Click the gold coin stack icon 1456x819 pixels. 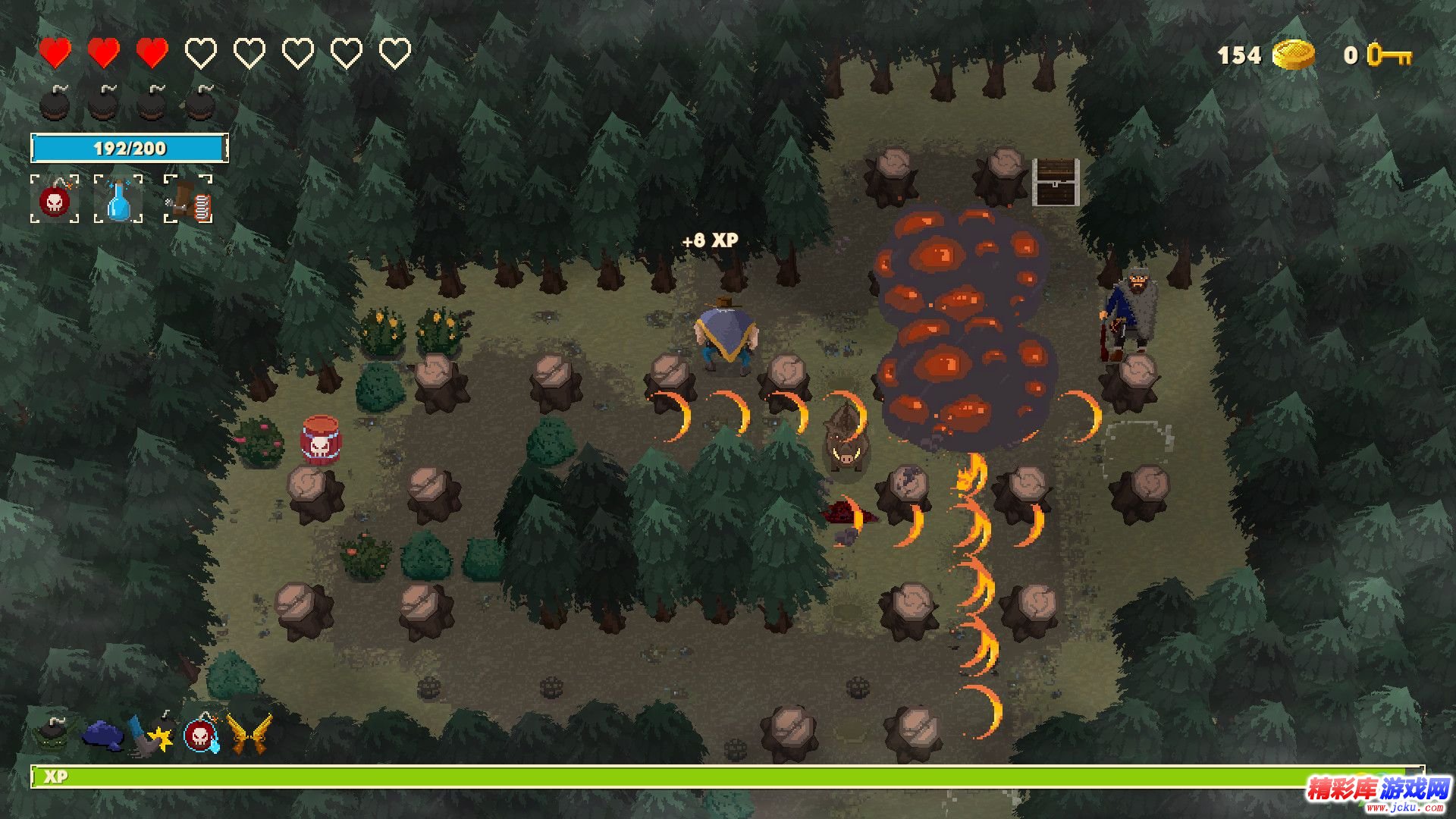[x=1294, y=55]
